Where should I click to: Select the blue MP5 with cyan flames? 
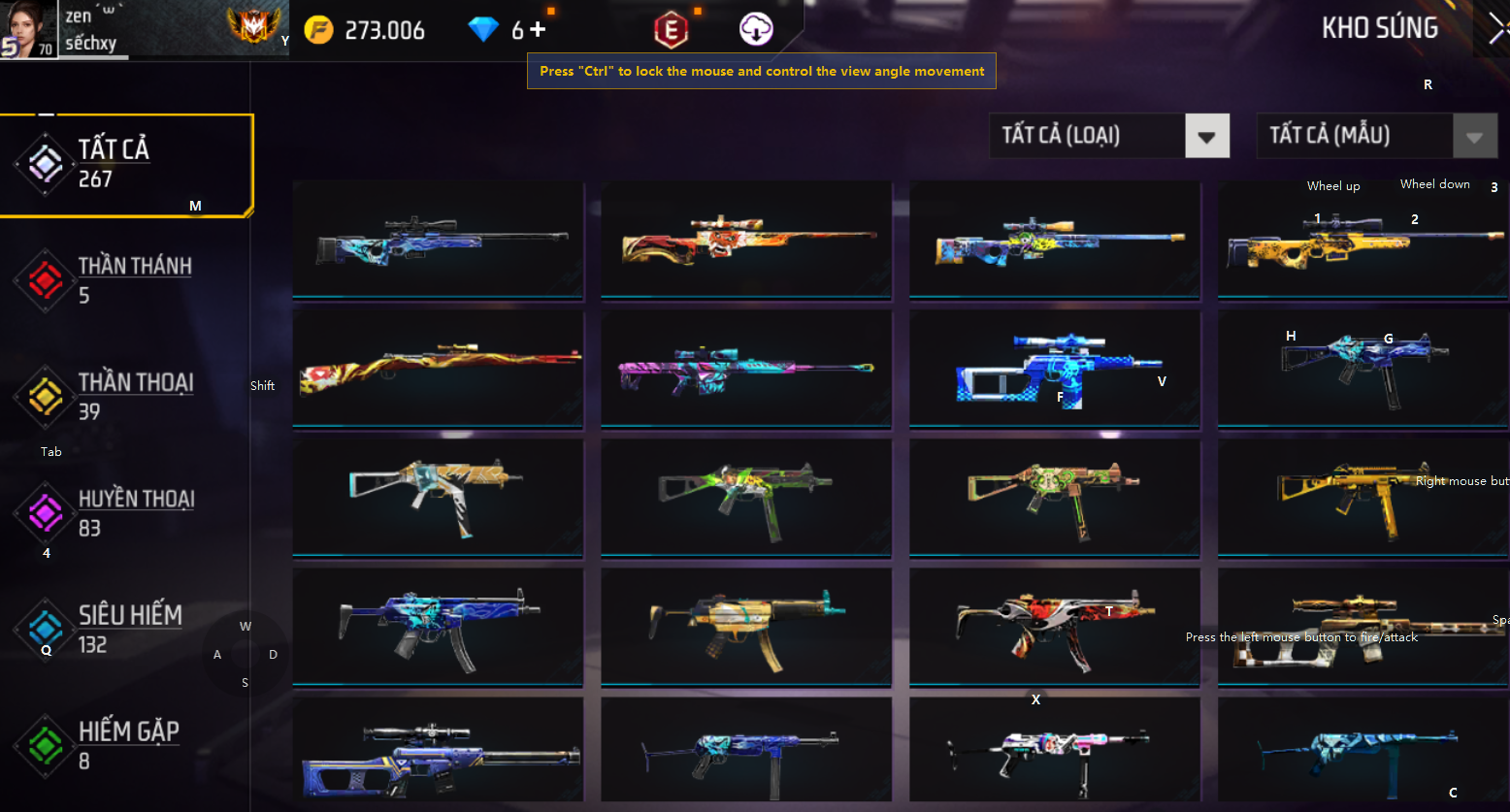(x=438, y=627)
